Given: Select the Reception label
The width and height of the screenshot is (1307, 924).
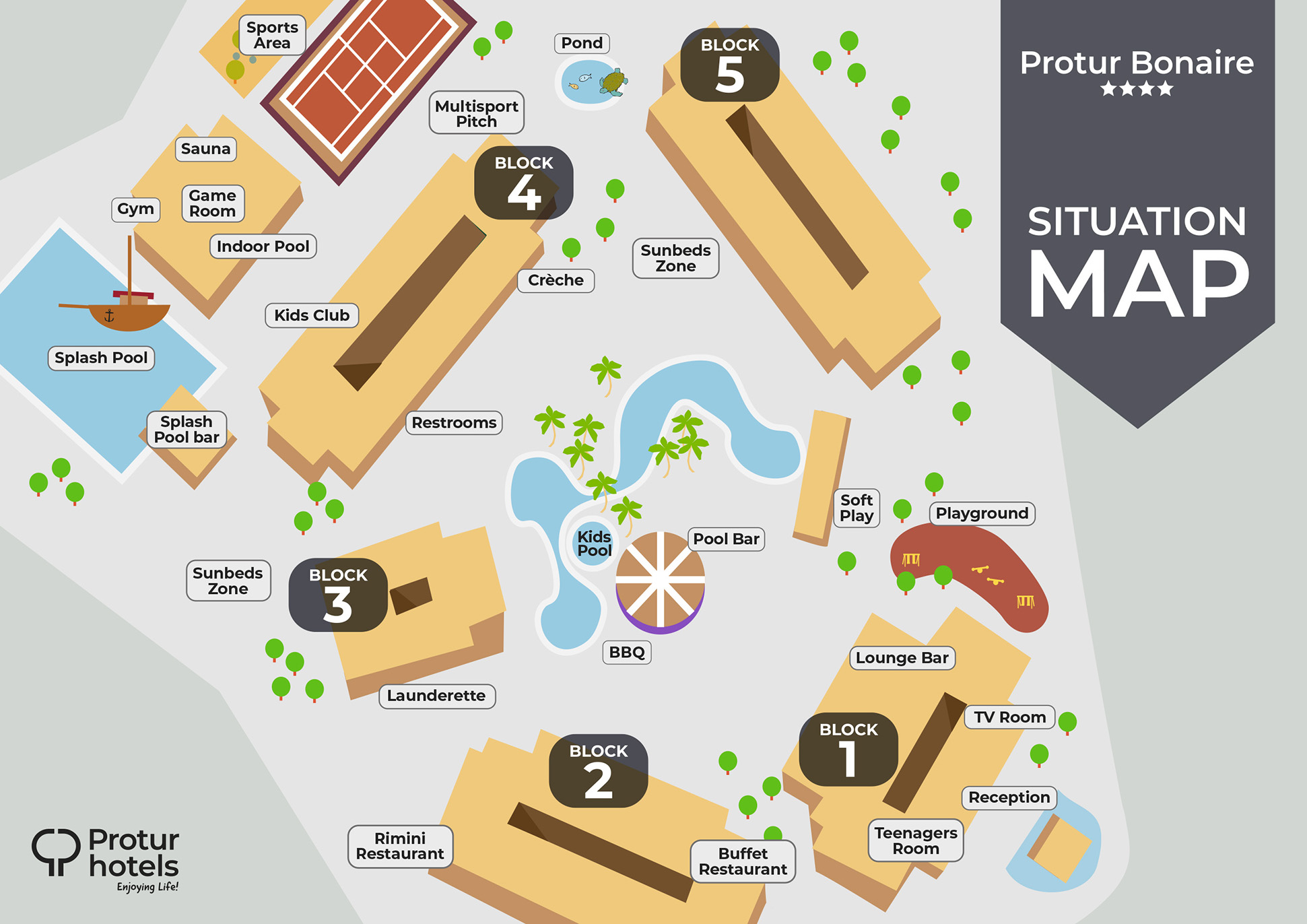Looking at the screenshot, I should click(1009, 797).
